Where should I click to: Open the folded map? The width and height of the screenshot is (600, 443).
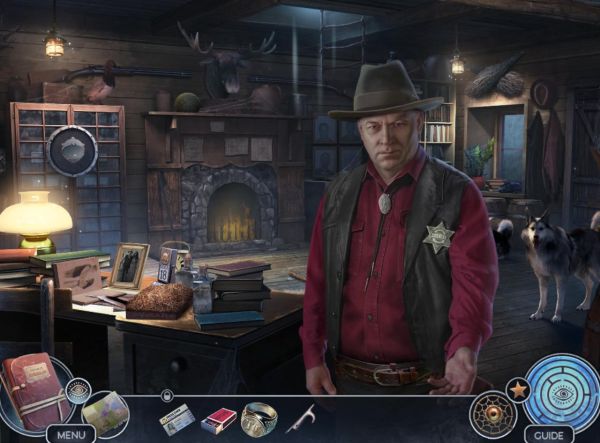[105, 412]
